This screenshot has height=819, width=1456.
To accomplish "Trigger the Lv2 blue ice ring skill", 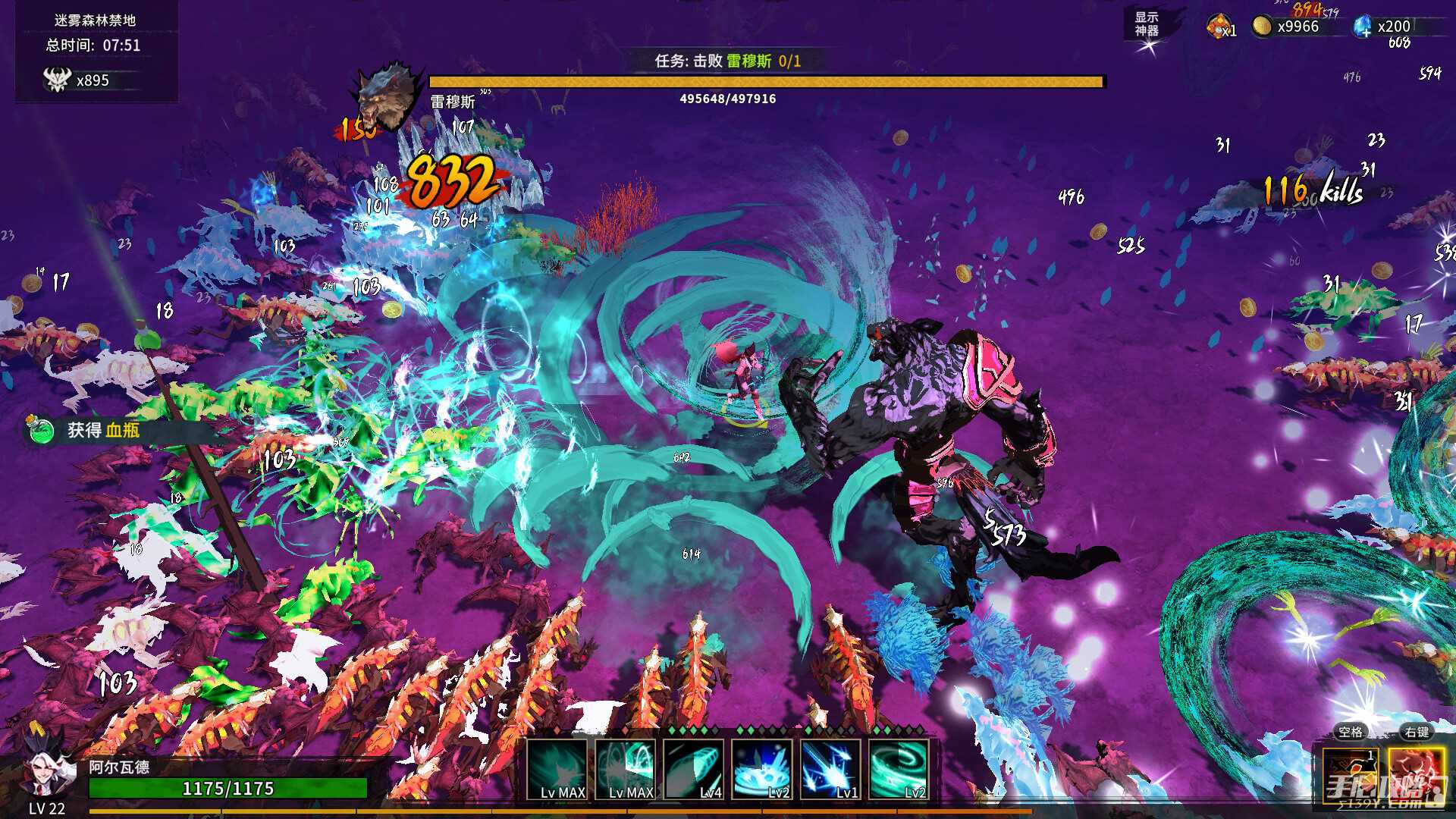I will click(762, 770).
